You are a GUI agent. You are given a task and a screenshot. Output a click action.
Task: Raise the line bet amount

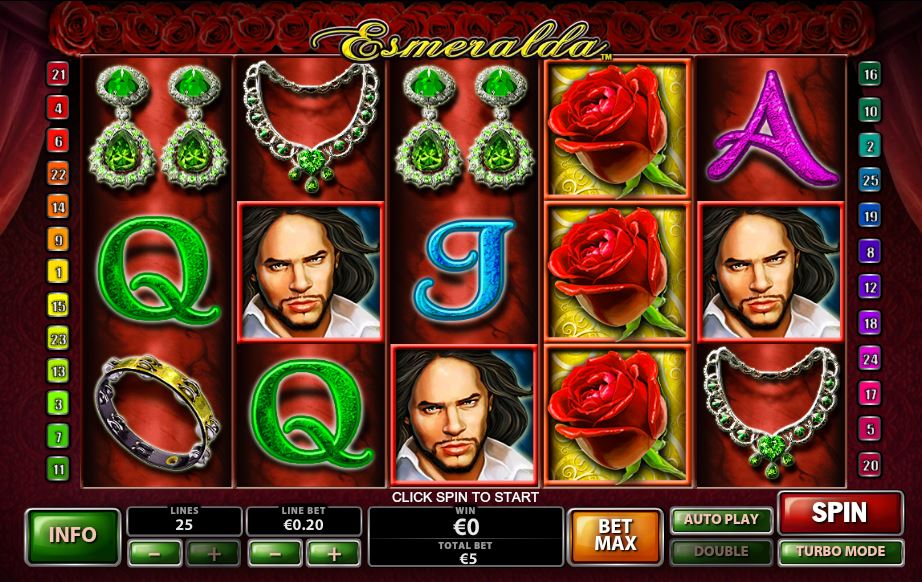pyautogui.click(x=333, y=552)
